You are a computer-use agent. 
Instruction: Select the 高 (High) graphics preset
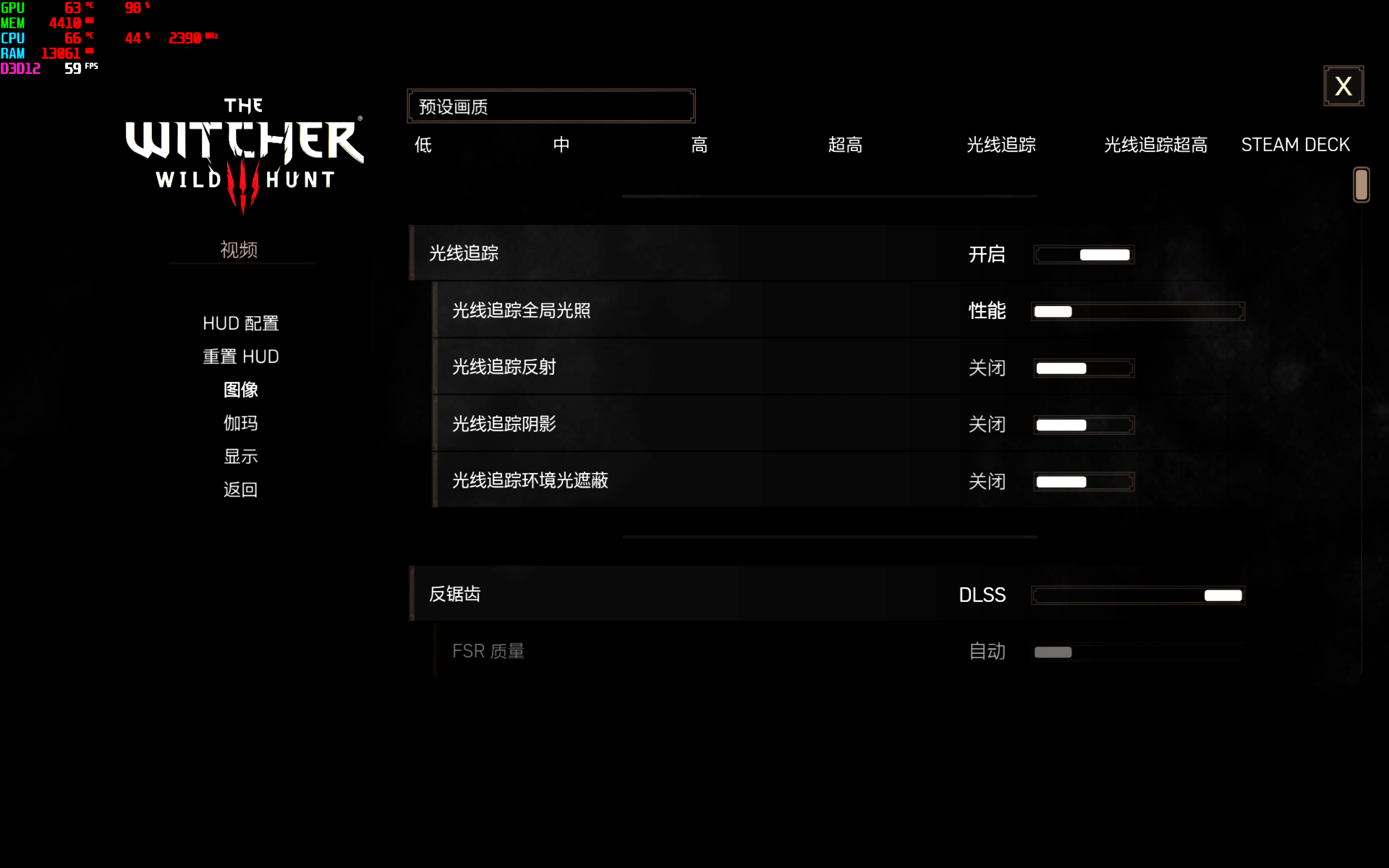coord(700,145)
